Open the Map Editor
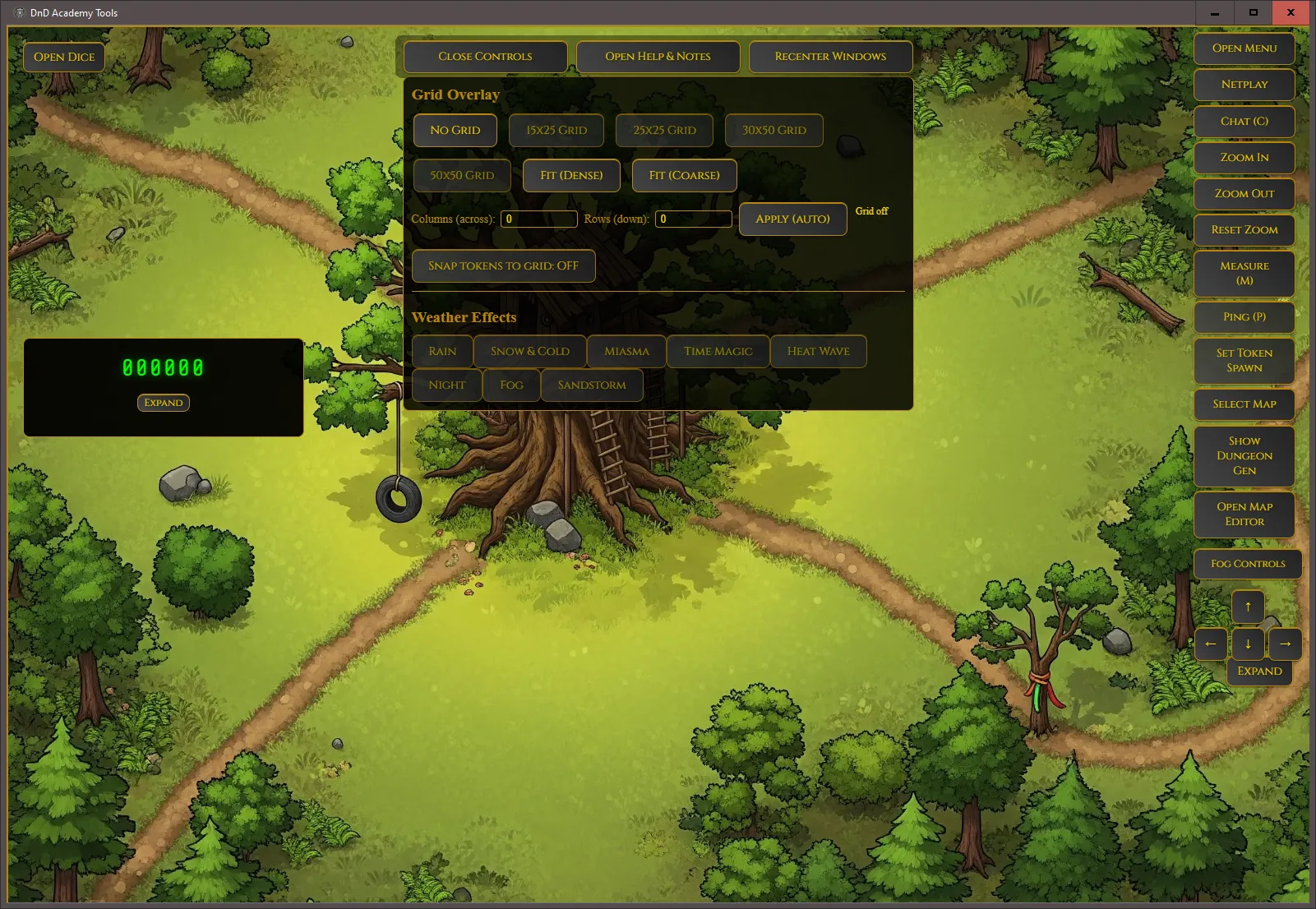Image resolution: width=1316 pixels, height=909 pixels. [1244, 514]
